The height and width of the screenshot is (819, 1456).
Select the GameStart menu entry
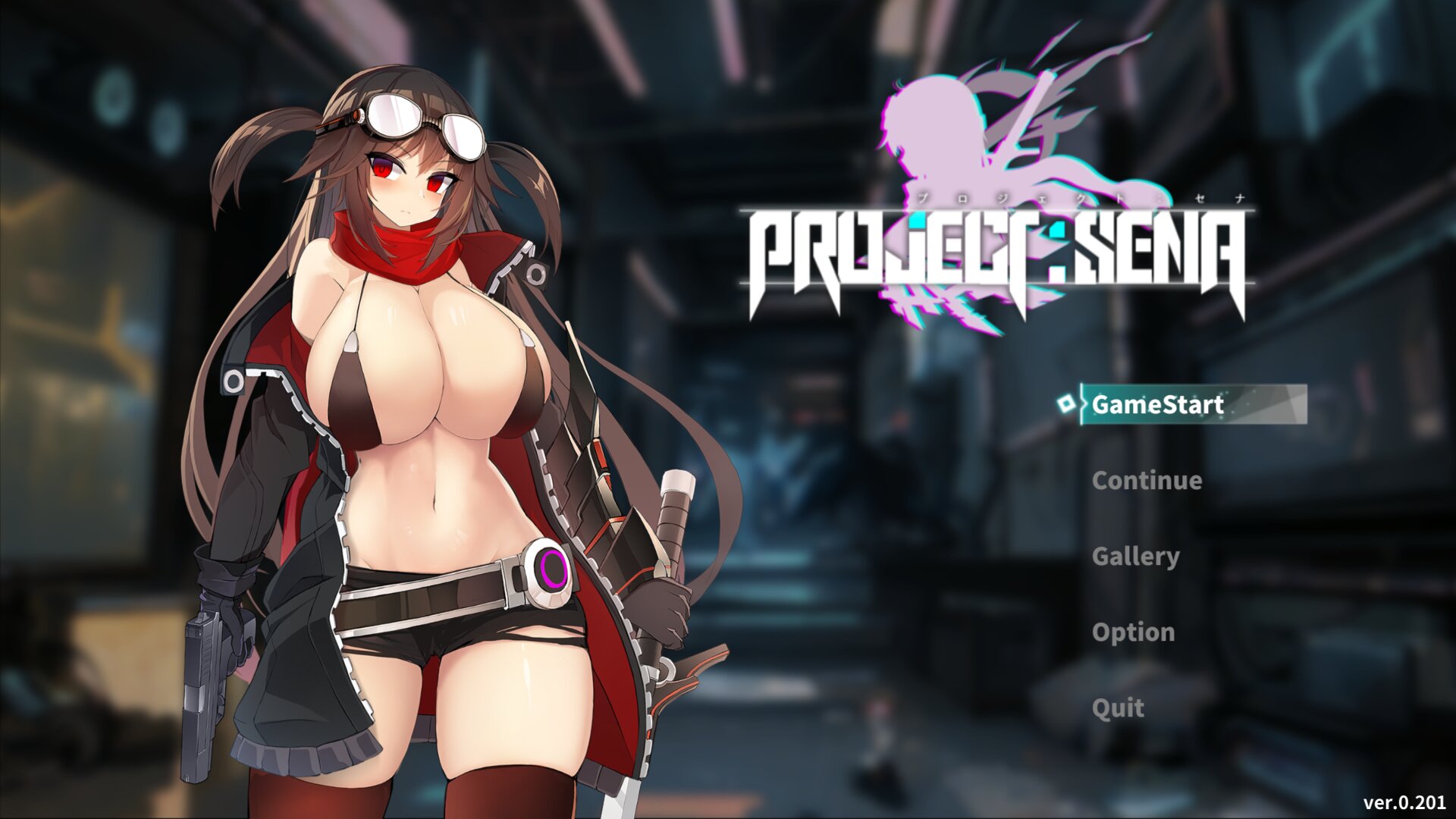[x=1157, y=404]
